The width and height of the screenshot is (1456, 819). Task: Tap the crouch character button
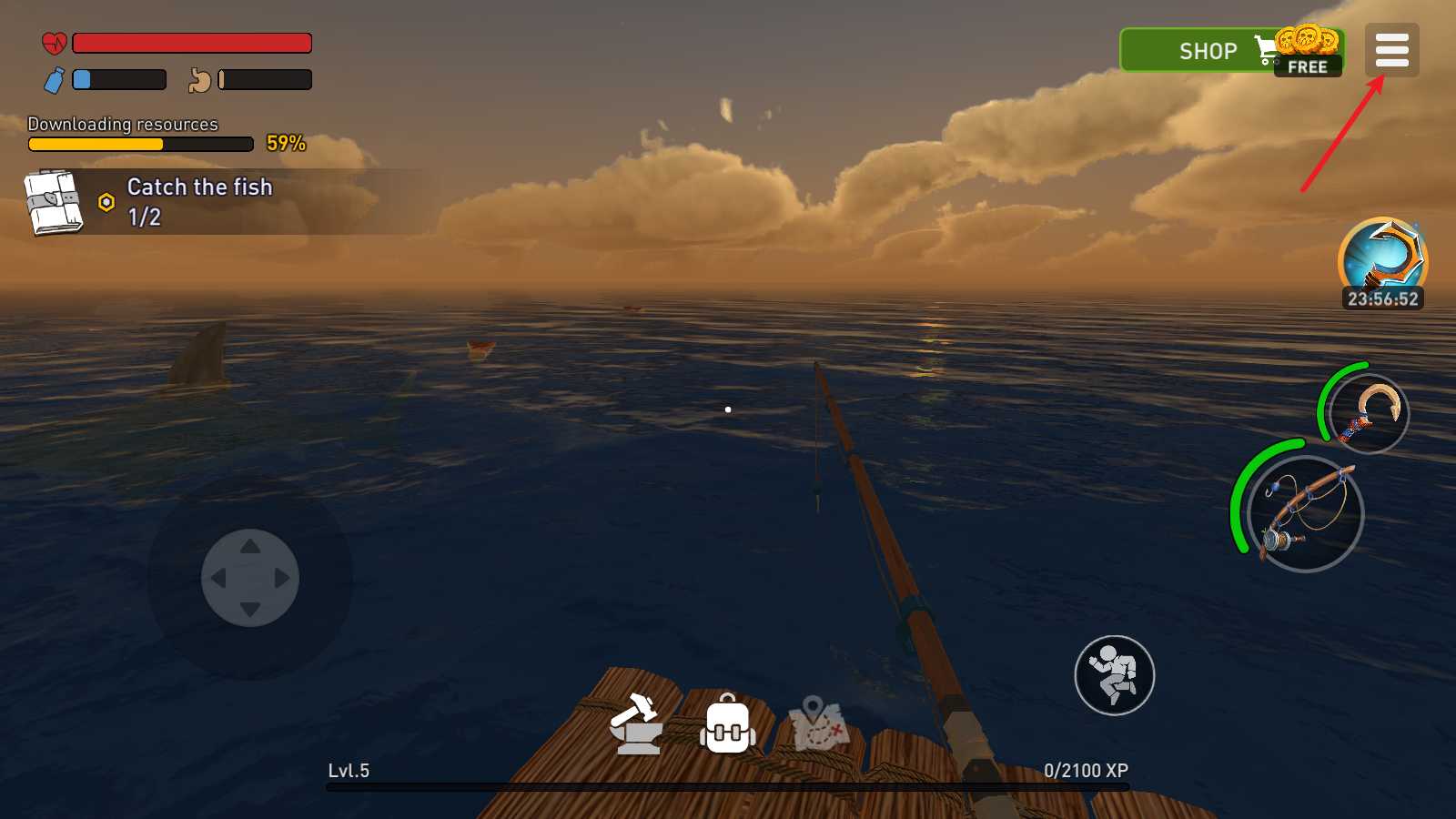tap(1114, 675)
